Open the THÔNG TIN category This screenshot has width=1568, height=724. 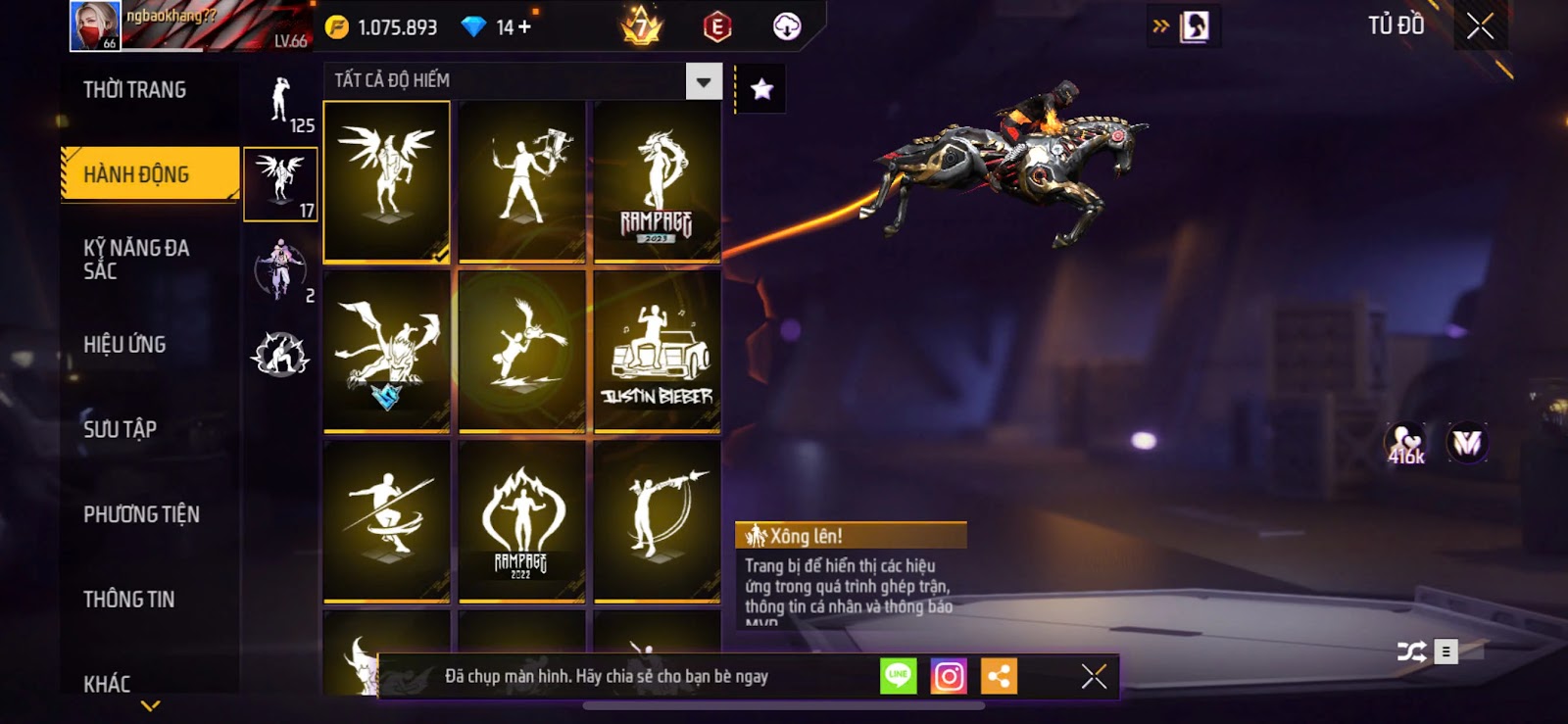click(128, 600)
